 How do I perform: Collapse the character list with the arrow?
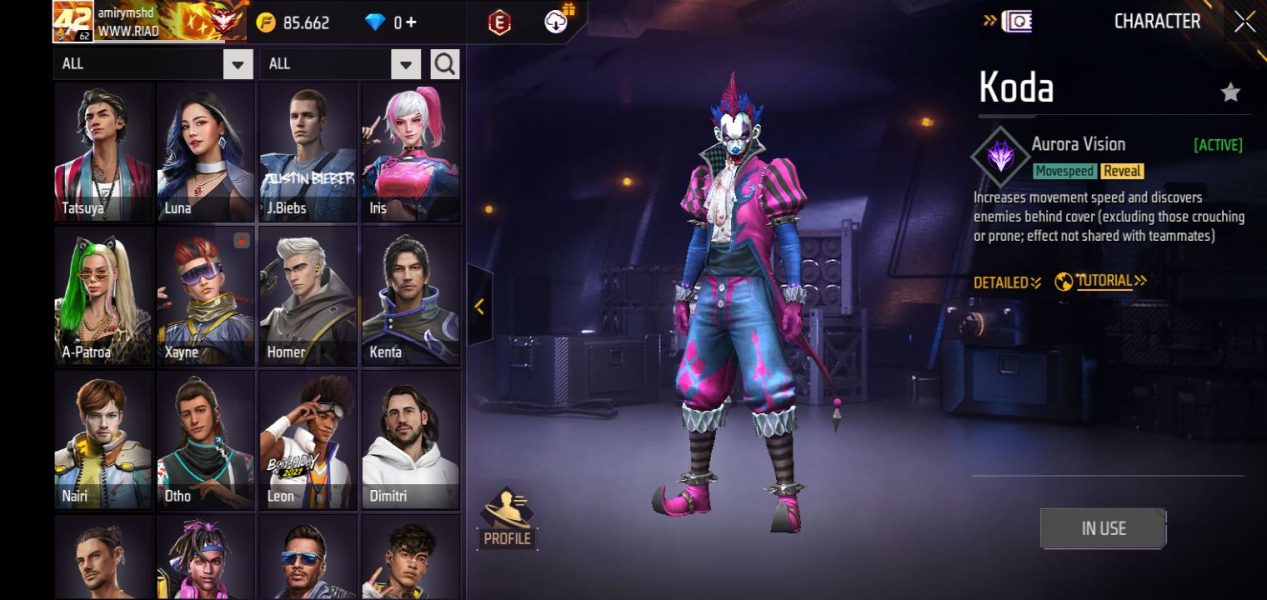tap(479, 306)
